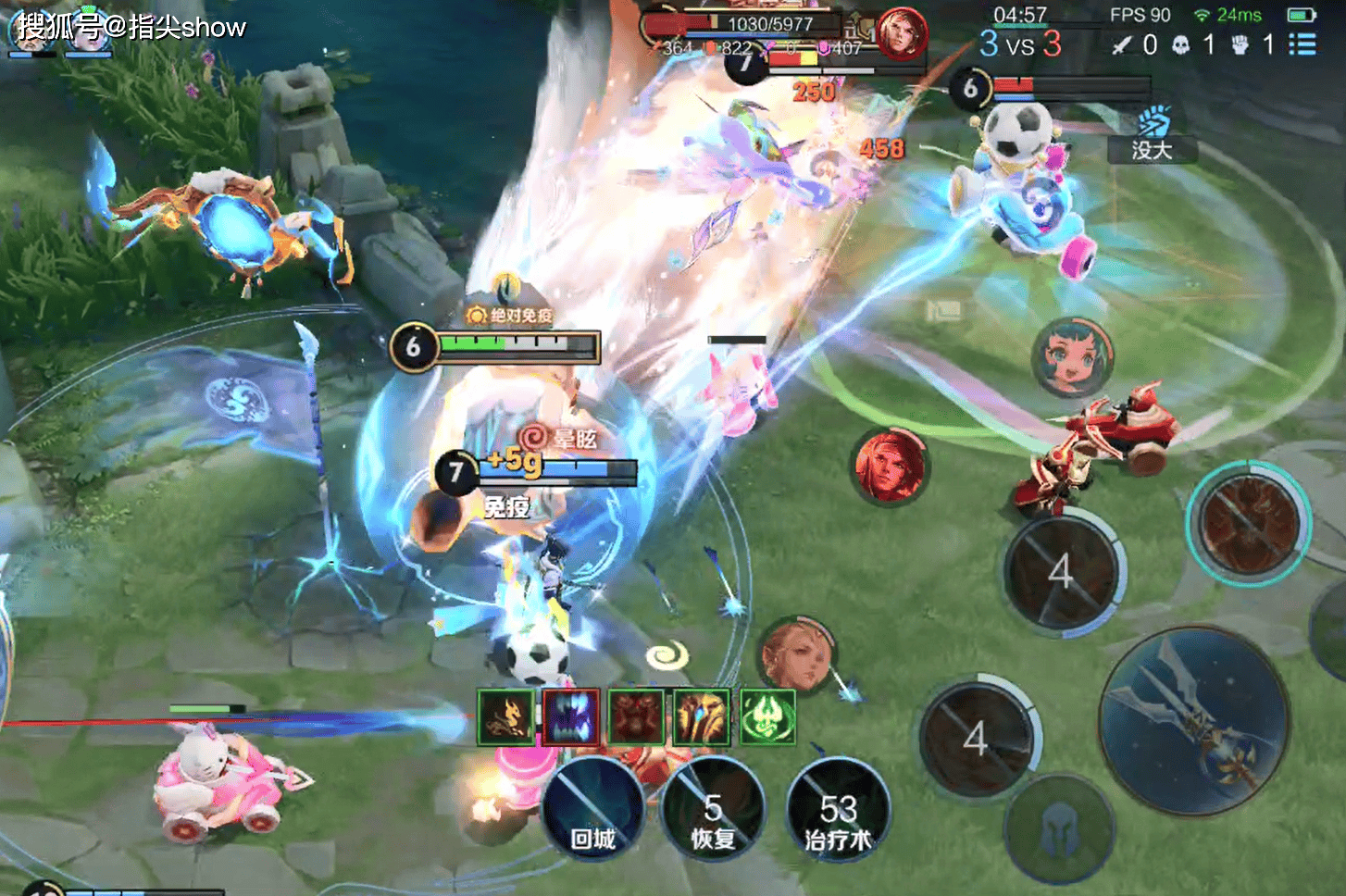Viewport: 1346px width, 896px height.
Task: Open the list menu icon beside the score
Action: [1302, 44]
